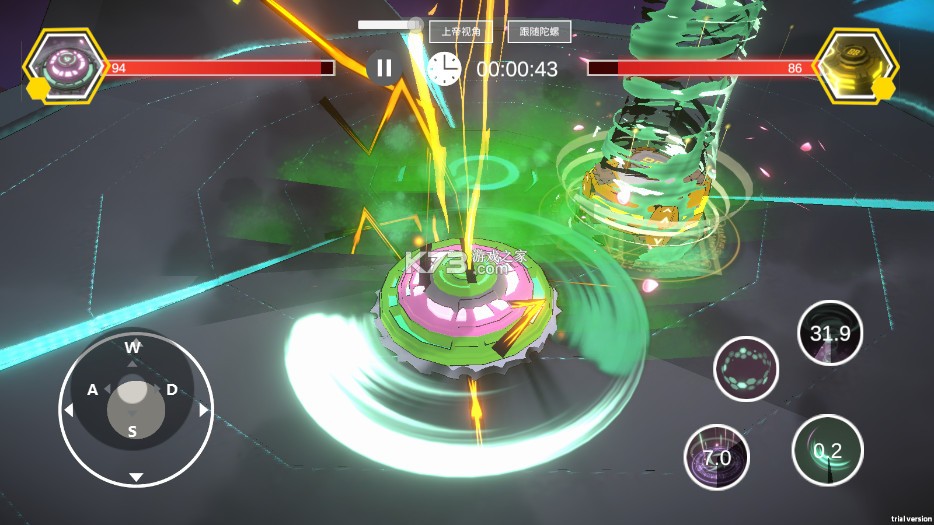Switch to 上帝视角 camera view
934x525 pixels.
pos(461,32)
